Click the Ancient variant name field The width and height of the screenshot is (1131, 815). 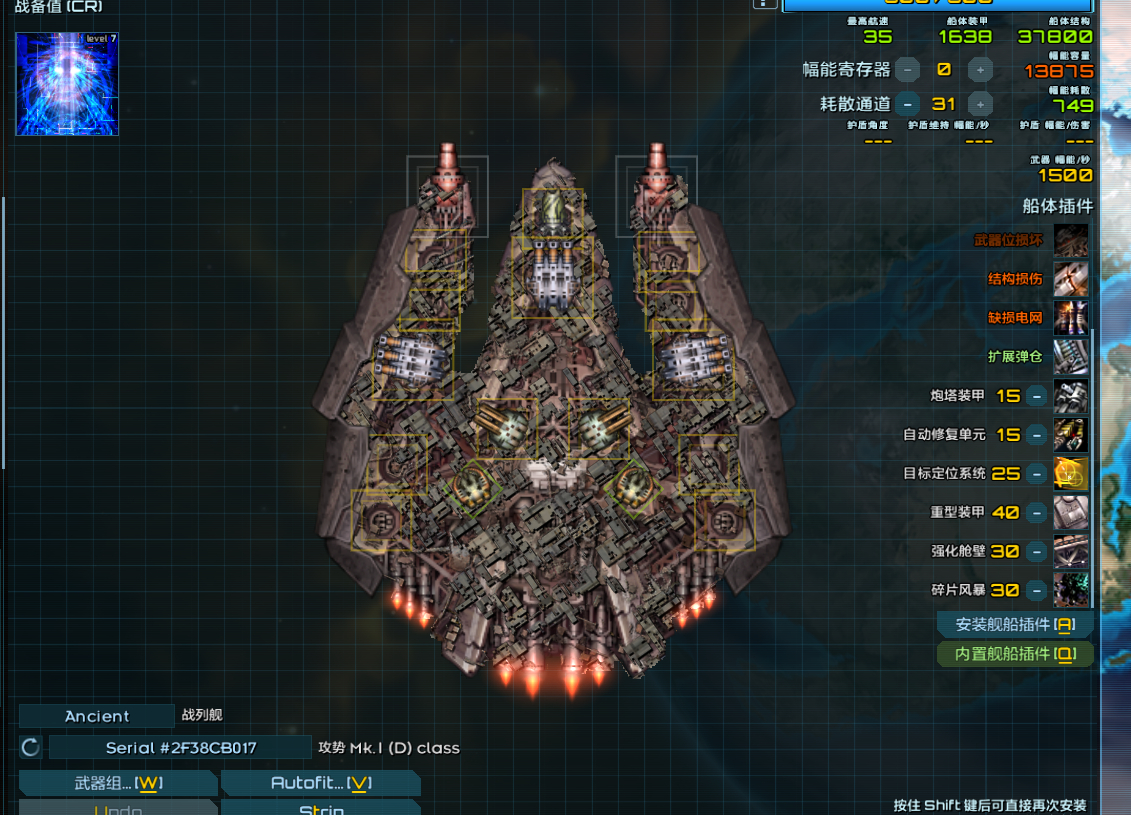(97, 716)
